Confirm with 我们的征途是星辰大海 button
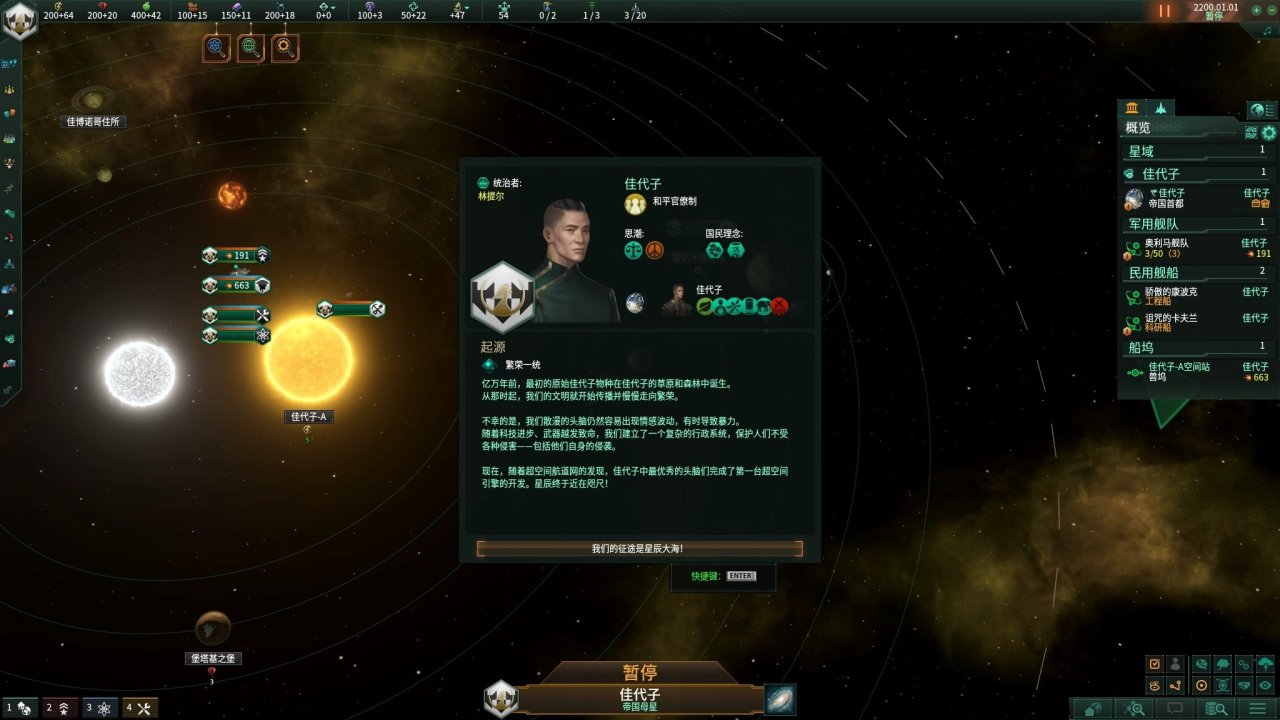The width and height of the screenshot is (1280, 720). point(639,548)
